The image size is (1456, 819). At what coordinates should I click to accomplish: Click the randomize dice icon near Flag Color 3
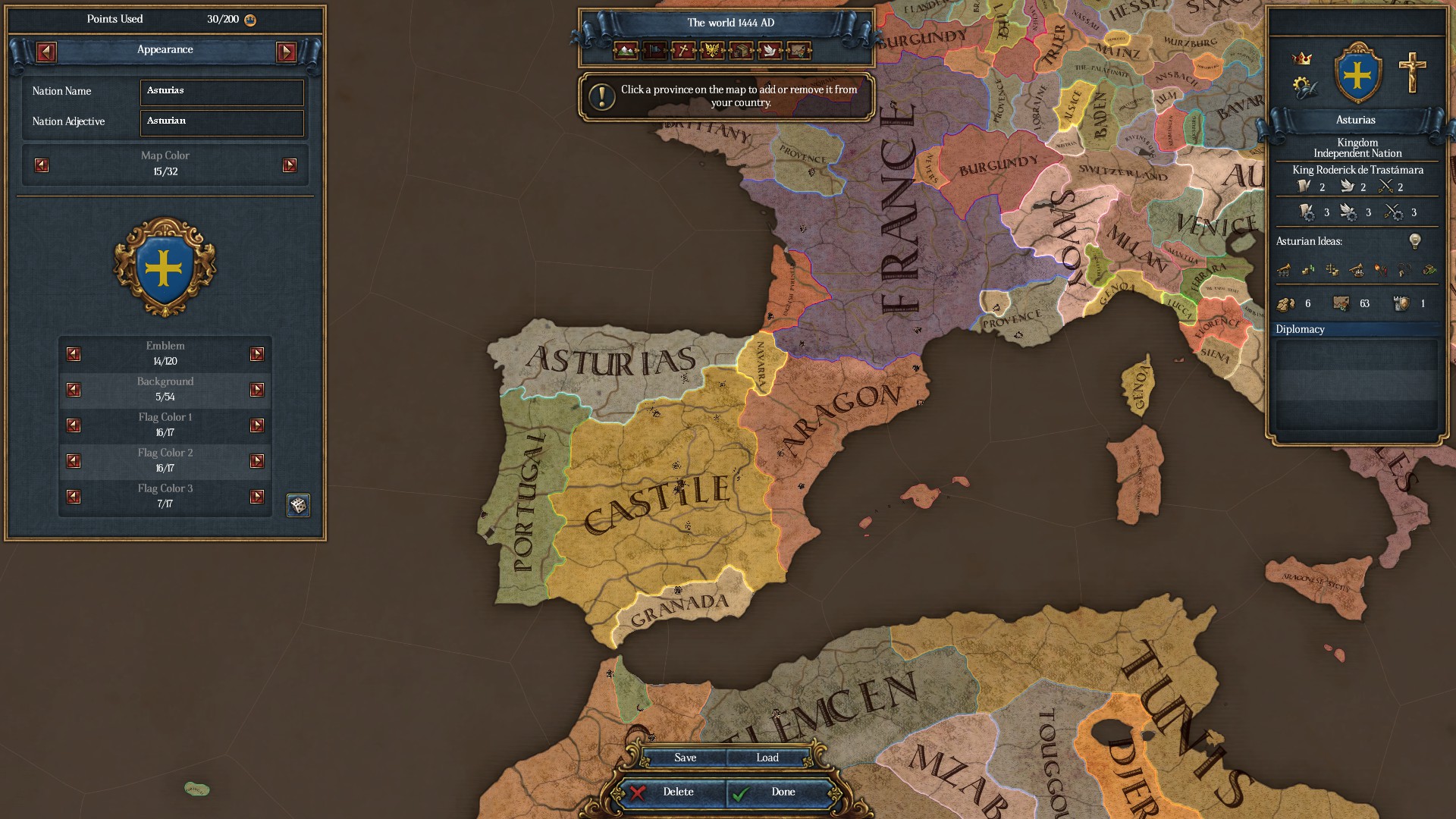pos(298,505)
